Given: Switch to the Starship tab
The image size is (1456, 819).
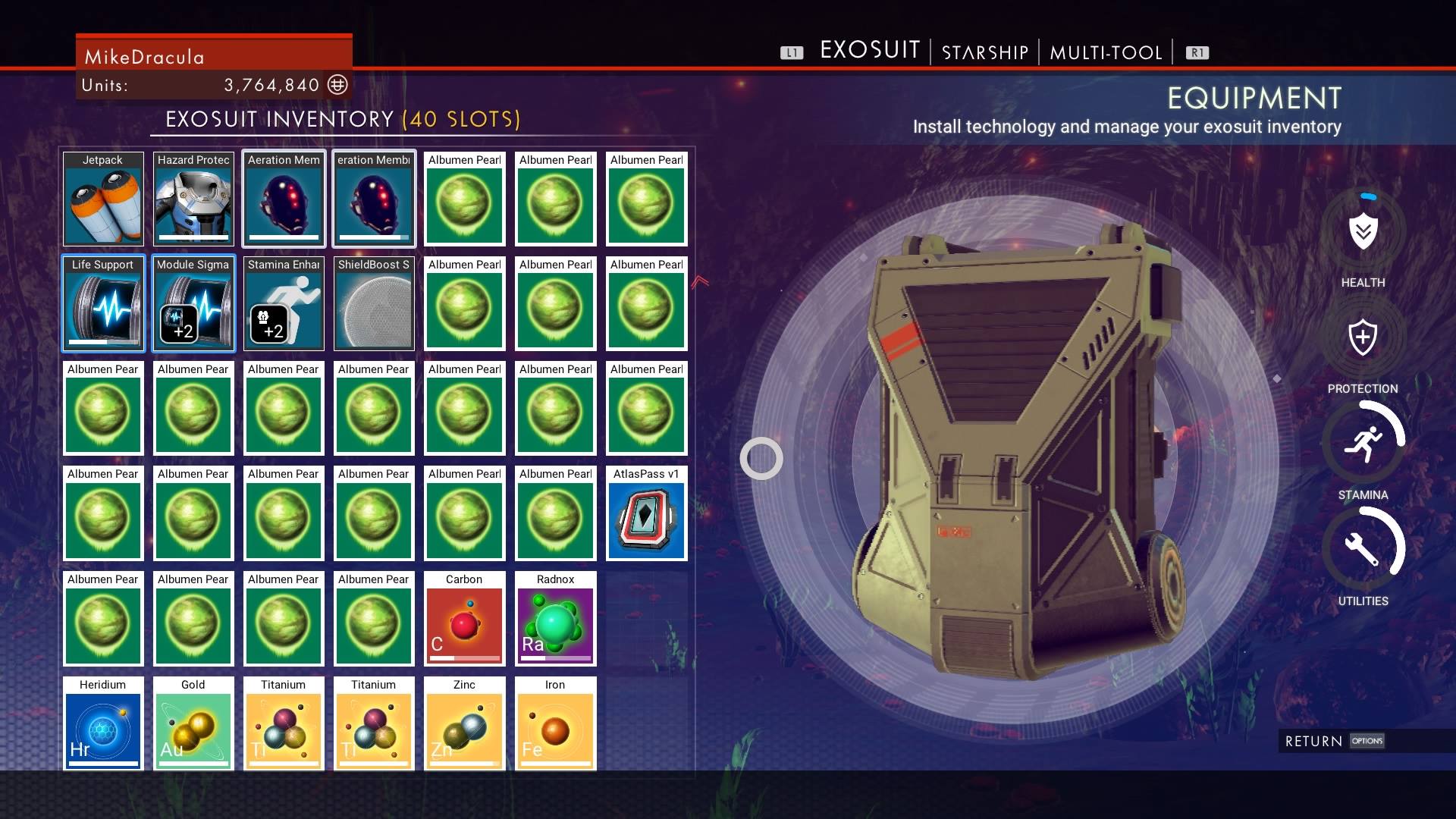Looking at the screenshot, I should 984,52.
